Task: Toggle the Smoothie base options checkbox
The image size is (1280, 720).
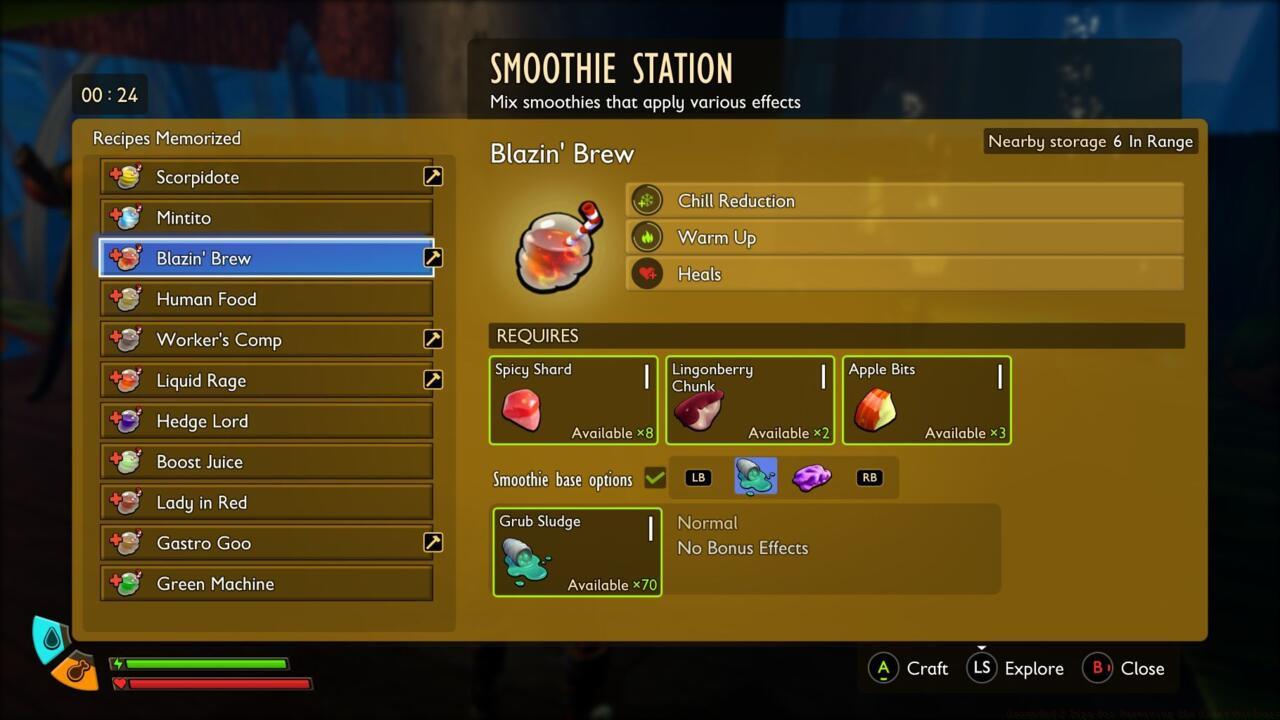Action: click(655, 478)
